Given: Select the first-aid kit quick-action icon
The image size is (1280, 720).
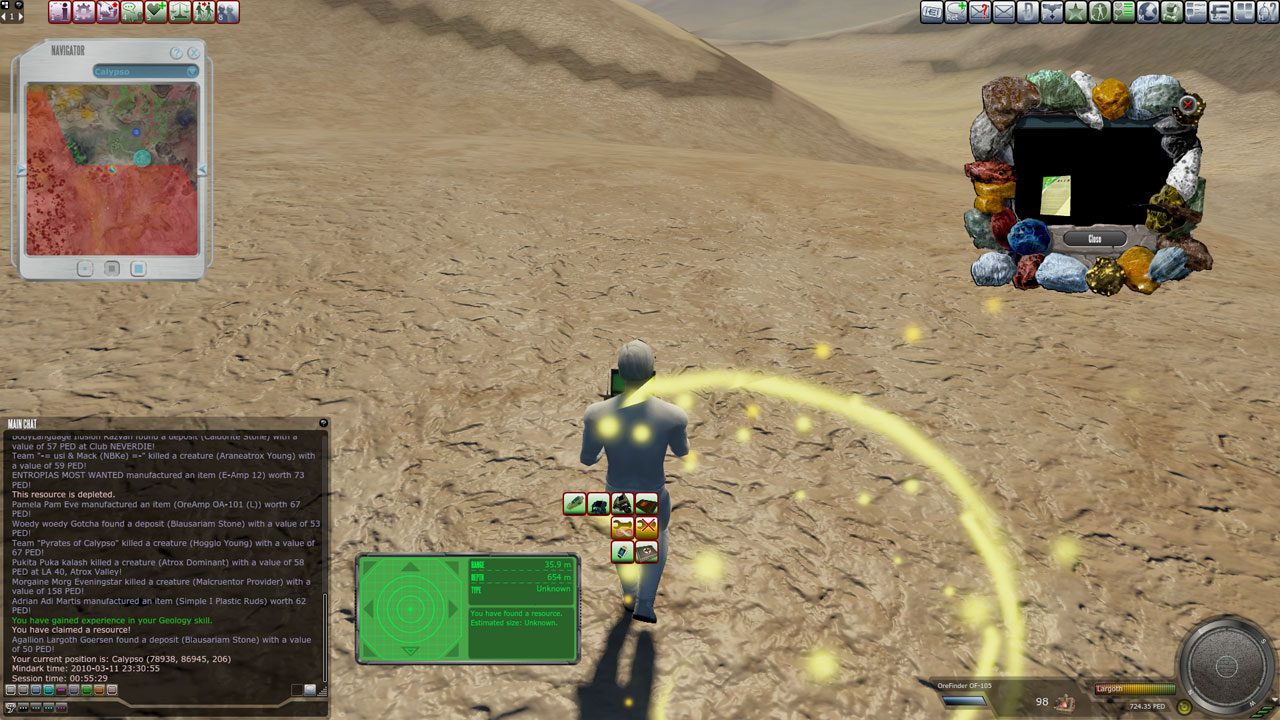Looking at the screenshot, I should [646, 551].
